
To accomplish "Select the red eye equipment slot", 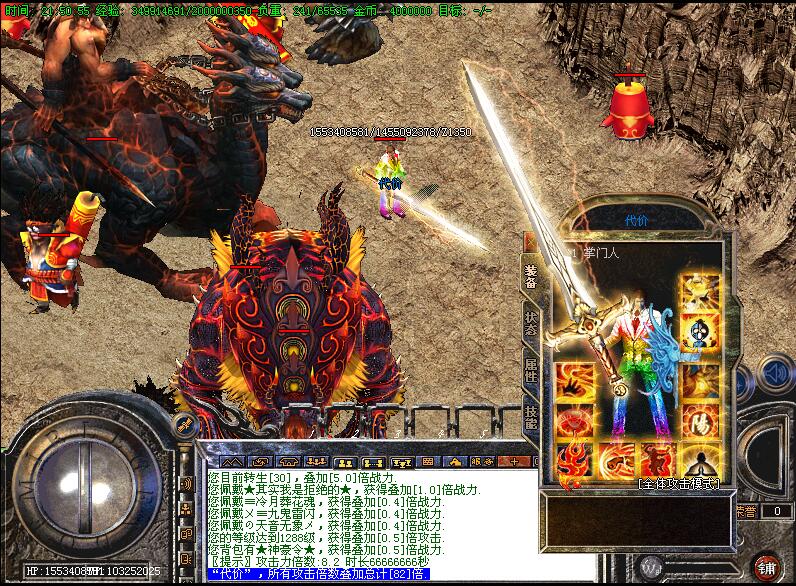I will coord(575,420).
